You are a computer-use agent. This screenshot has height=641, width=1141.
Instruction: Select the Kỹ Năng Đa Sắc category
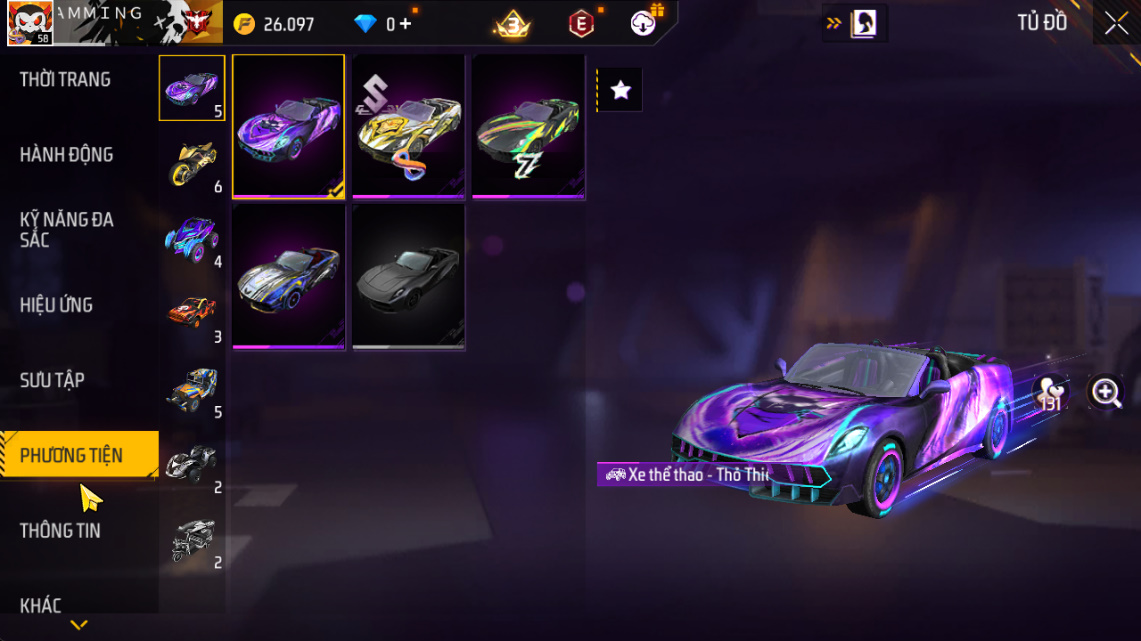point(67,229)
